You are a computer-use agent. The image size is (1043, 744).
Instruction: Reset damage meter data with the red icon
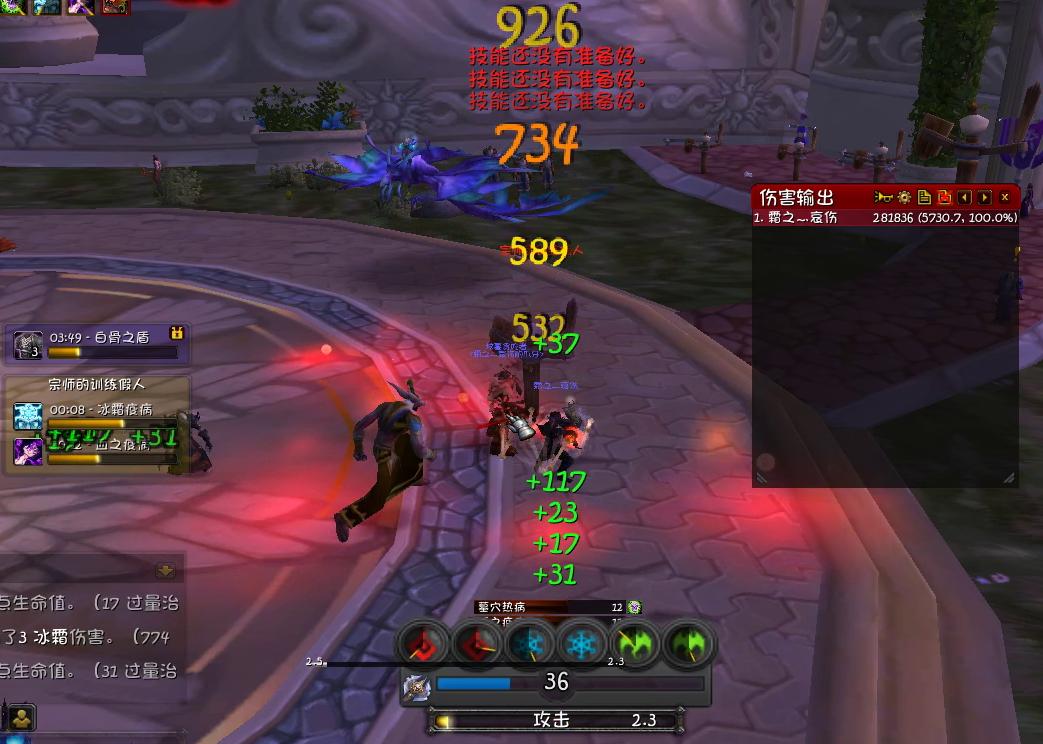[945, 198]
